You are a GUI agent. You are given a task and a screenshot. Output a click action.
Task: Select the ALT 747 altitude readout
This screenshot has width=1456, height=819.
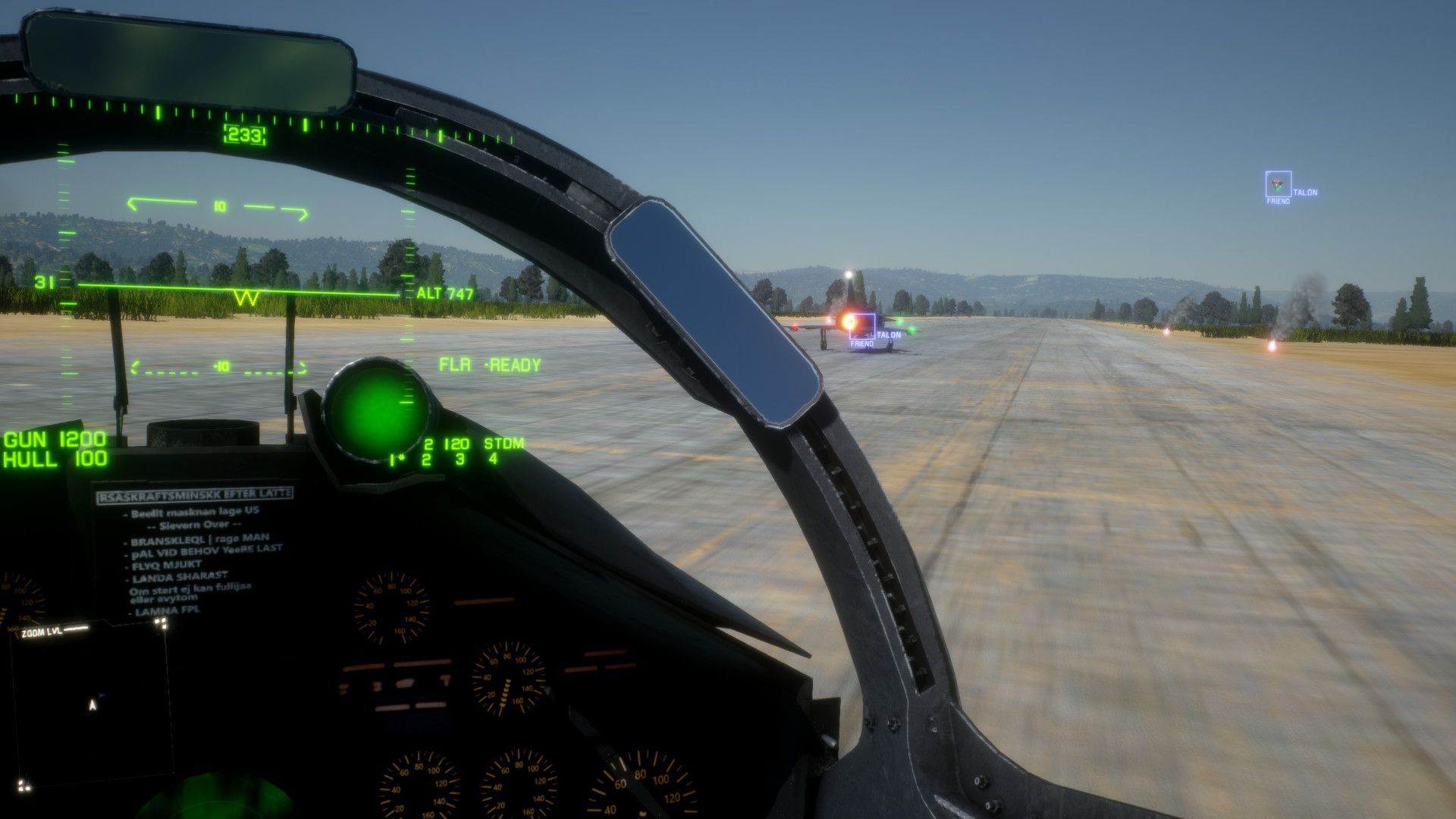(444, 291)
